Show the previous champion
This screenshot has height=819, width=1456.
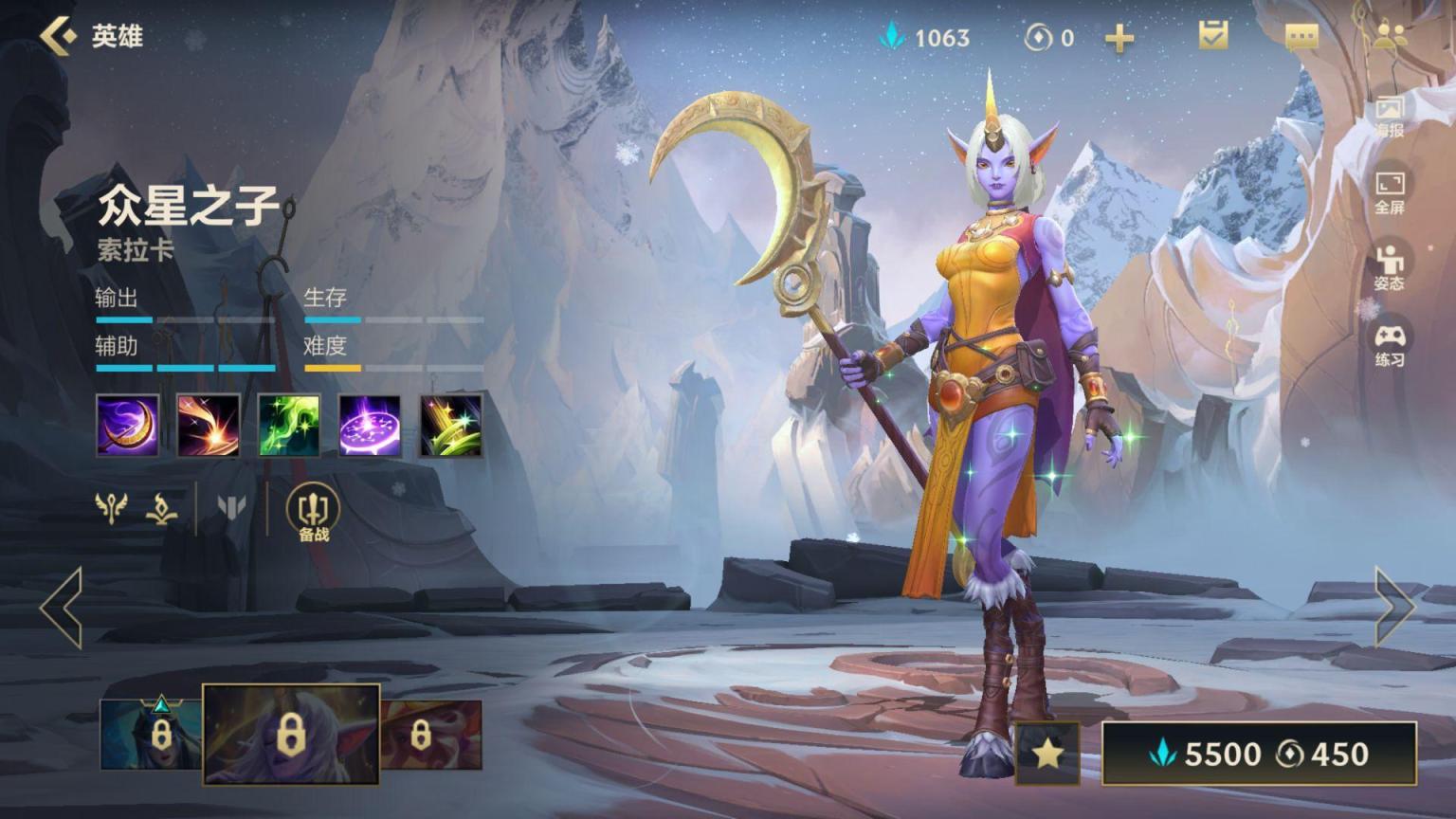tap(62, 608)
